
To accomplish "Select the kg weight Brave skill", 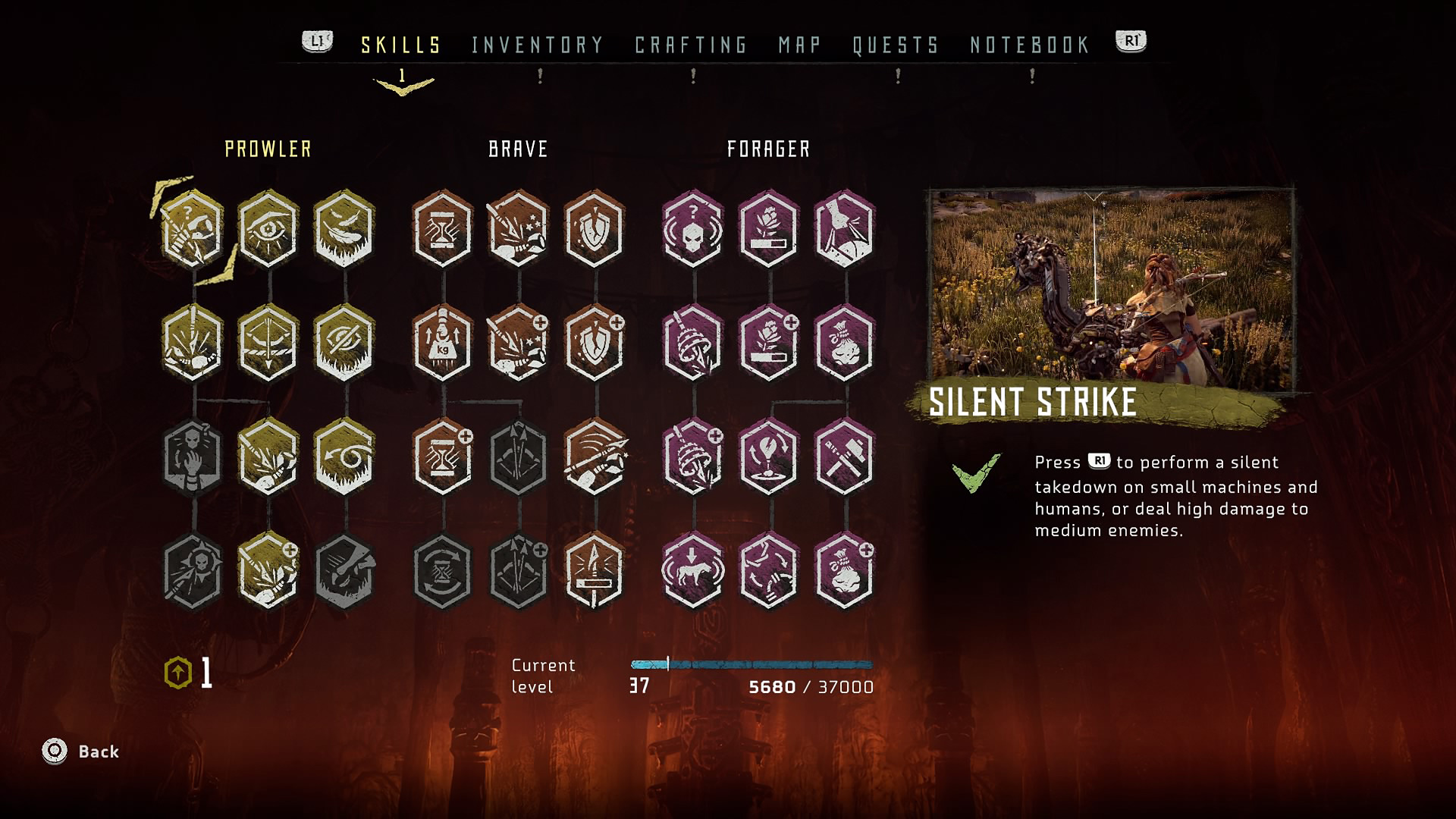I will [x=443, y=344].
